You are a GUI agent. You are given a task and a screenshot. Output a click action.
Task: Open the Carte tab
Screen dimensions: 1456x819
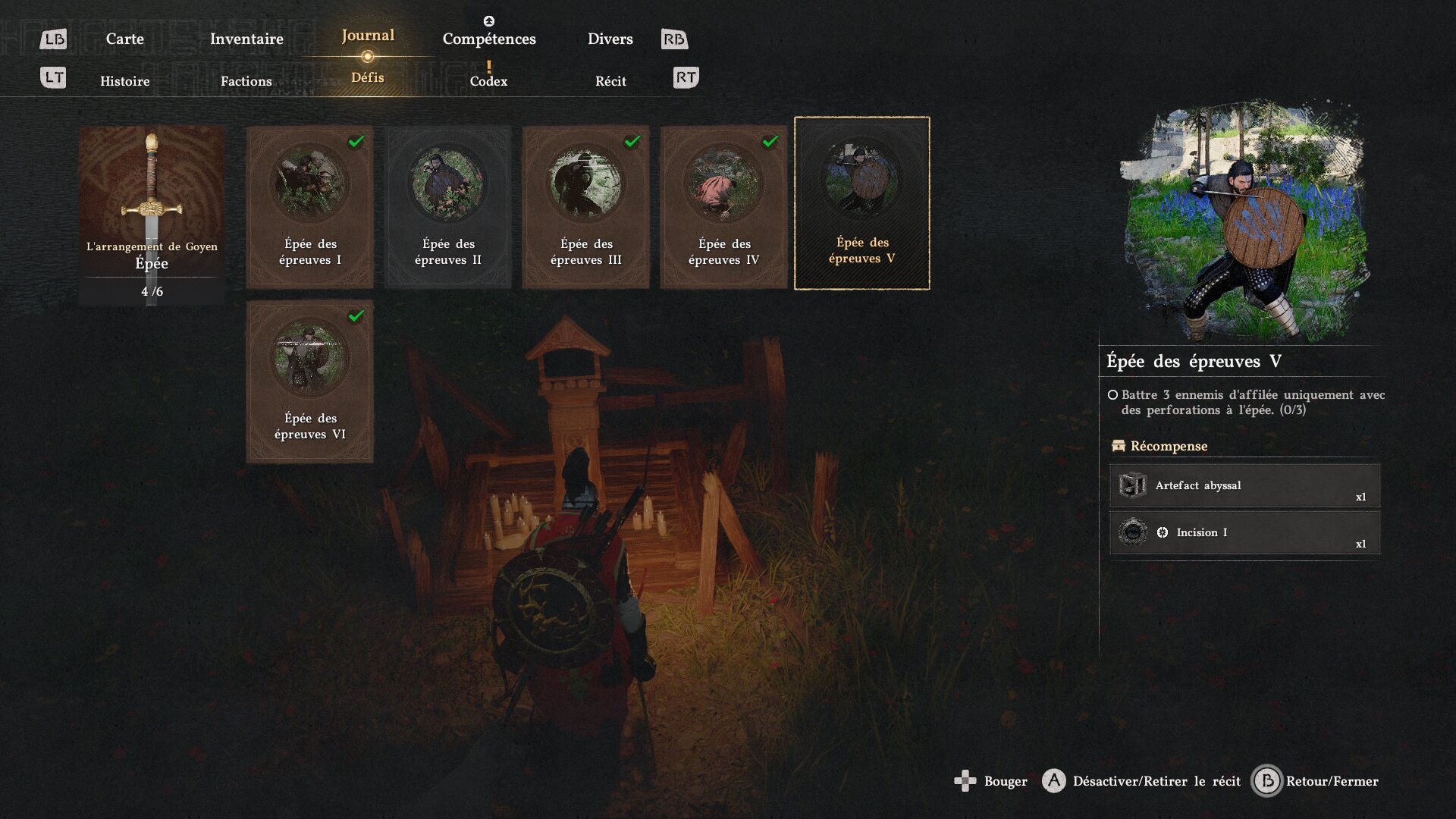tap(124, 39)
